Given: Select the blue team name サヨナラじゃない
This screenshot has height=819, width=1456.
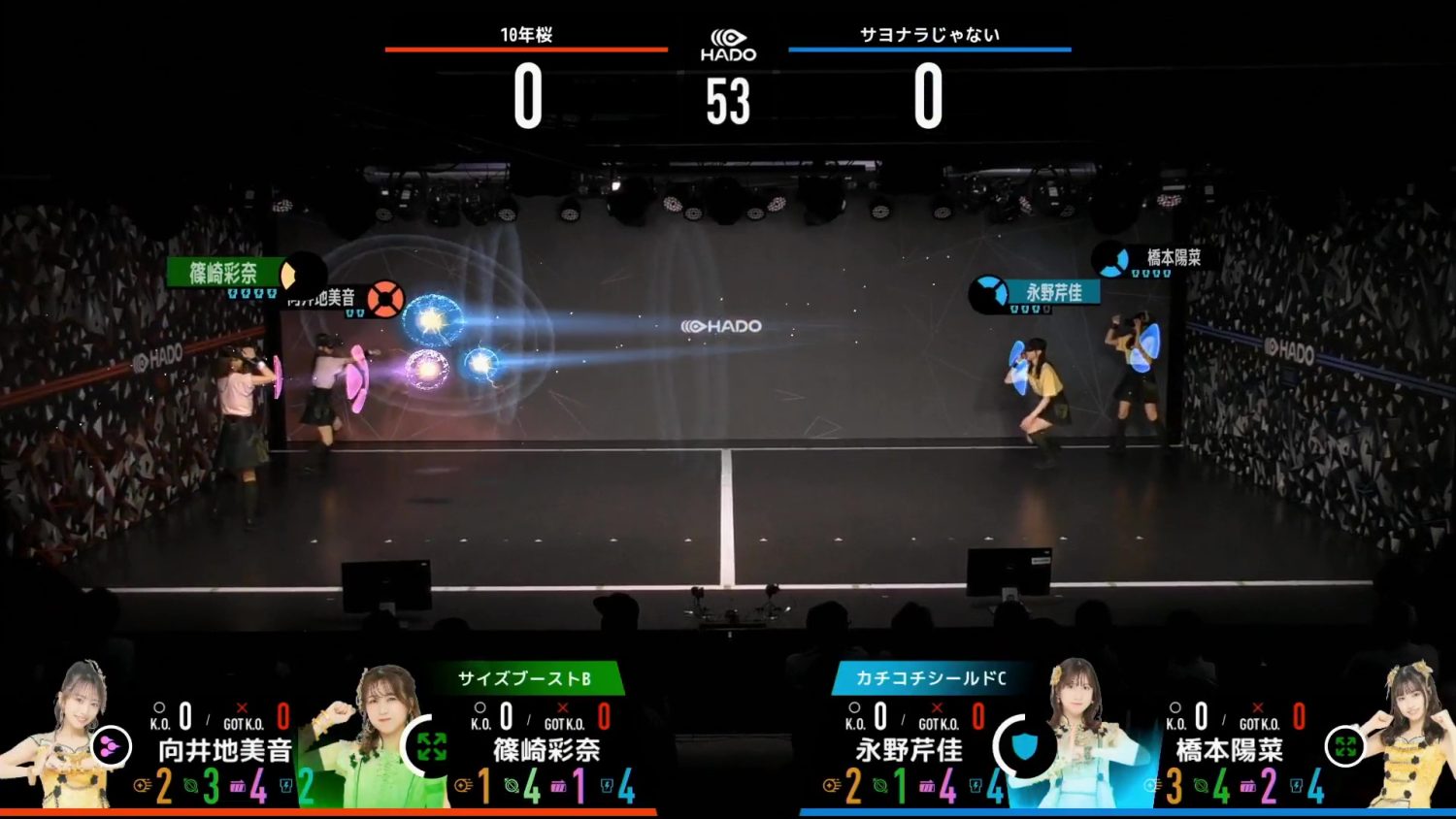Looking at the screenshot, I should click(x=929, y=35).
